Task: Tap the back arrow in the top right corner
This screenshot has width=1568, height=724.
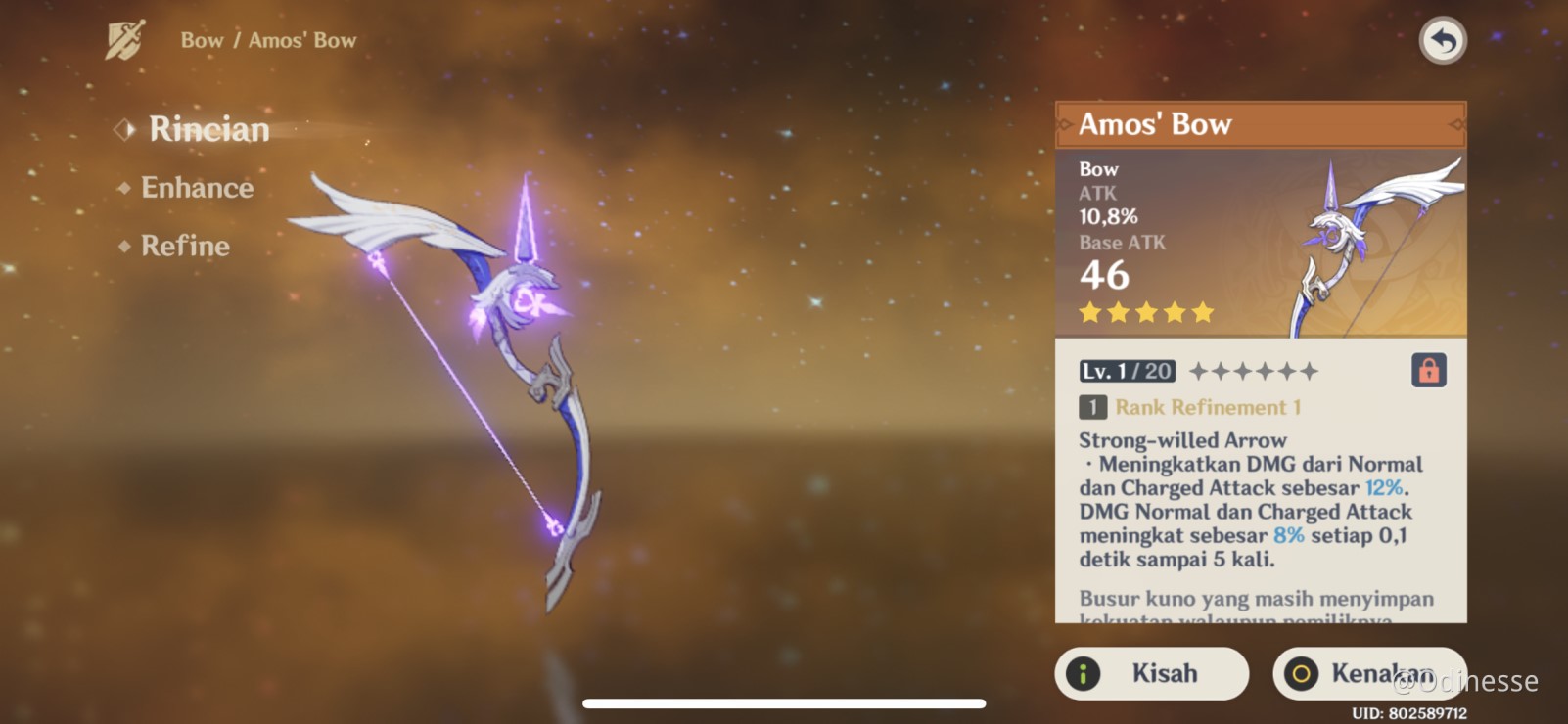Action: click(x=1442, y=40)
